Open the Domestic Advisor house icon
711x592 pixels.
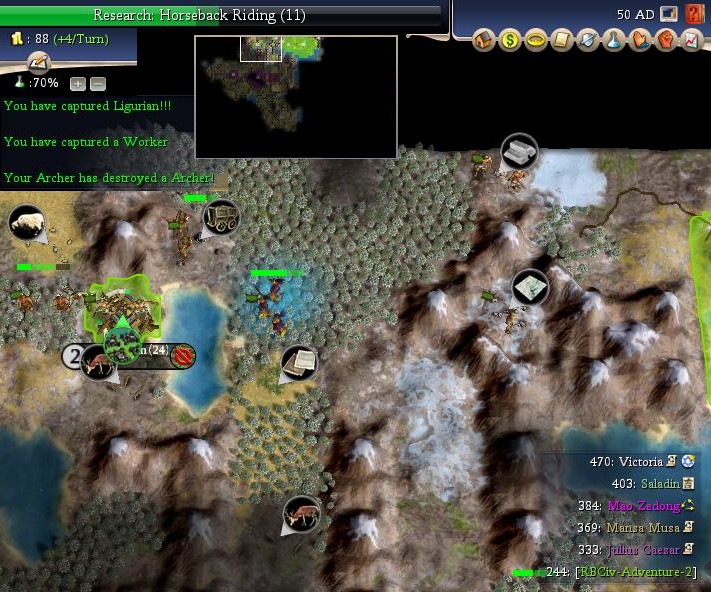tap(485, 42)
